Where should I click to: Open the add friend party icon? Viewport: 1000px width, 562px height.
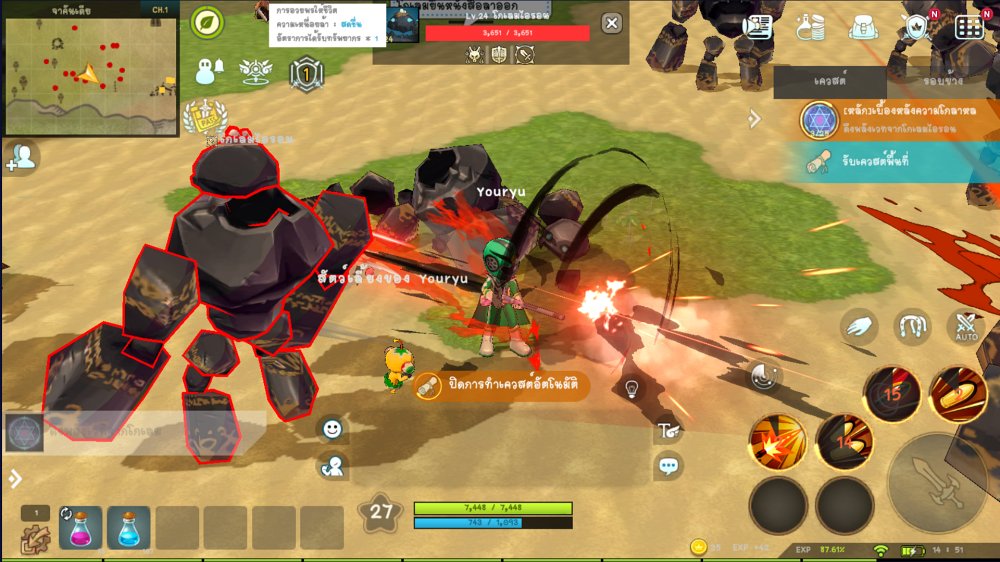pyautogui.click(x=21, y=157)
